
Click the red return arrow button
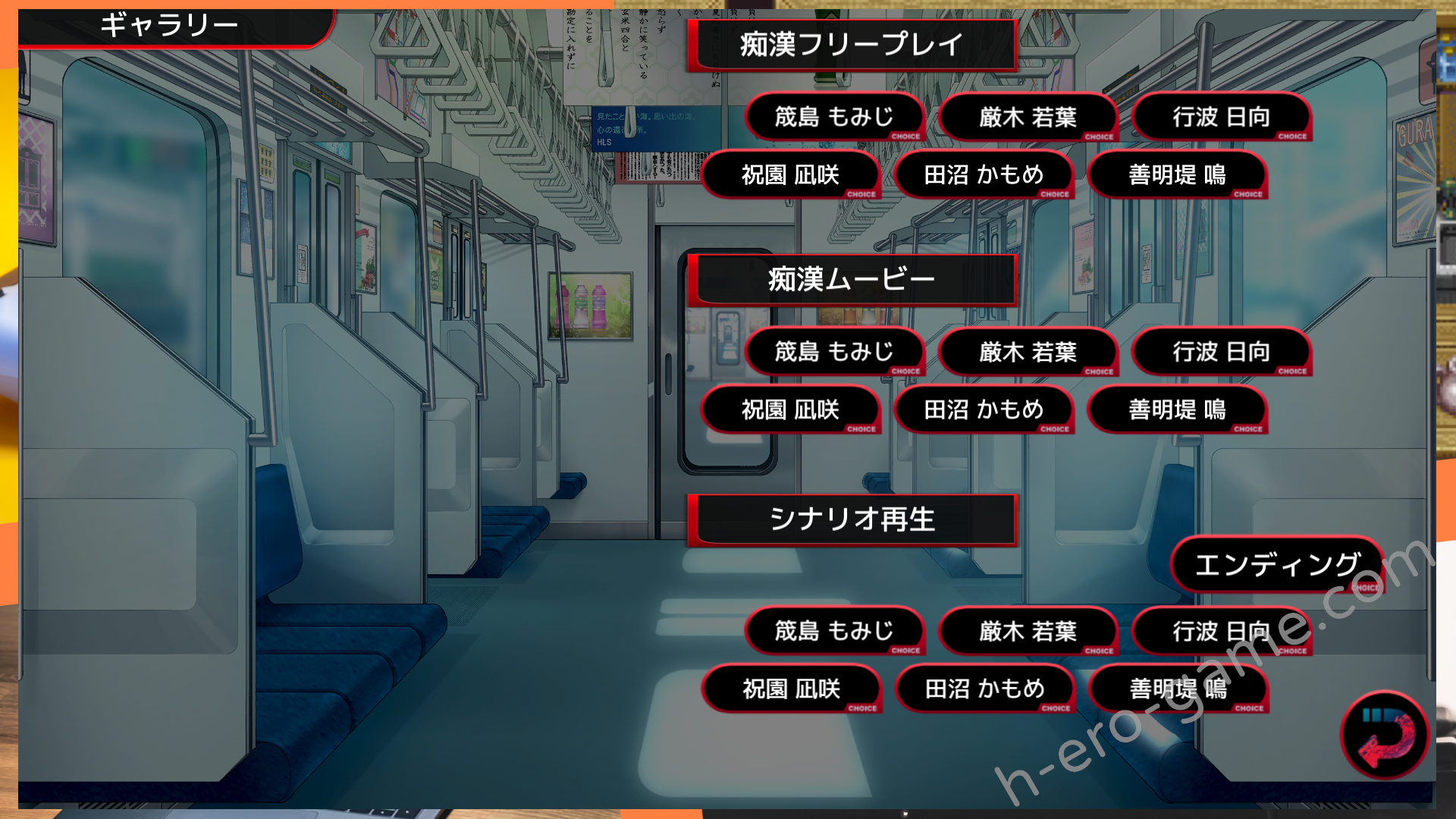1385,735
